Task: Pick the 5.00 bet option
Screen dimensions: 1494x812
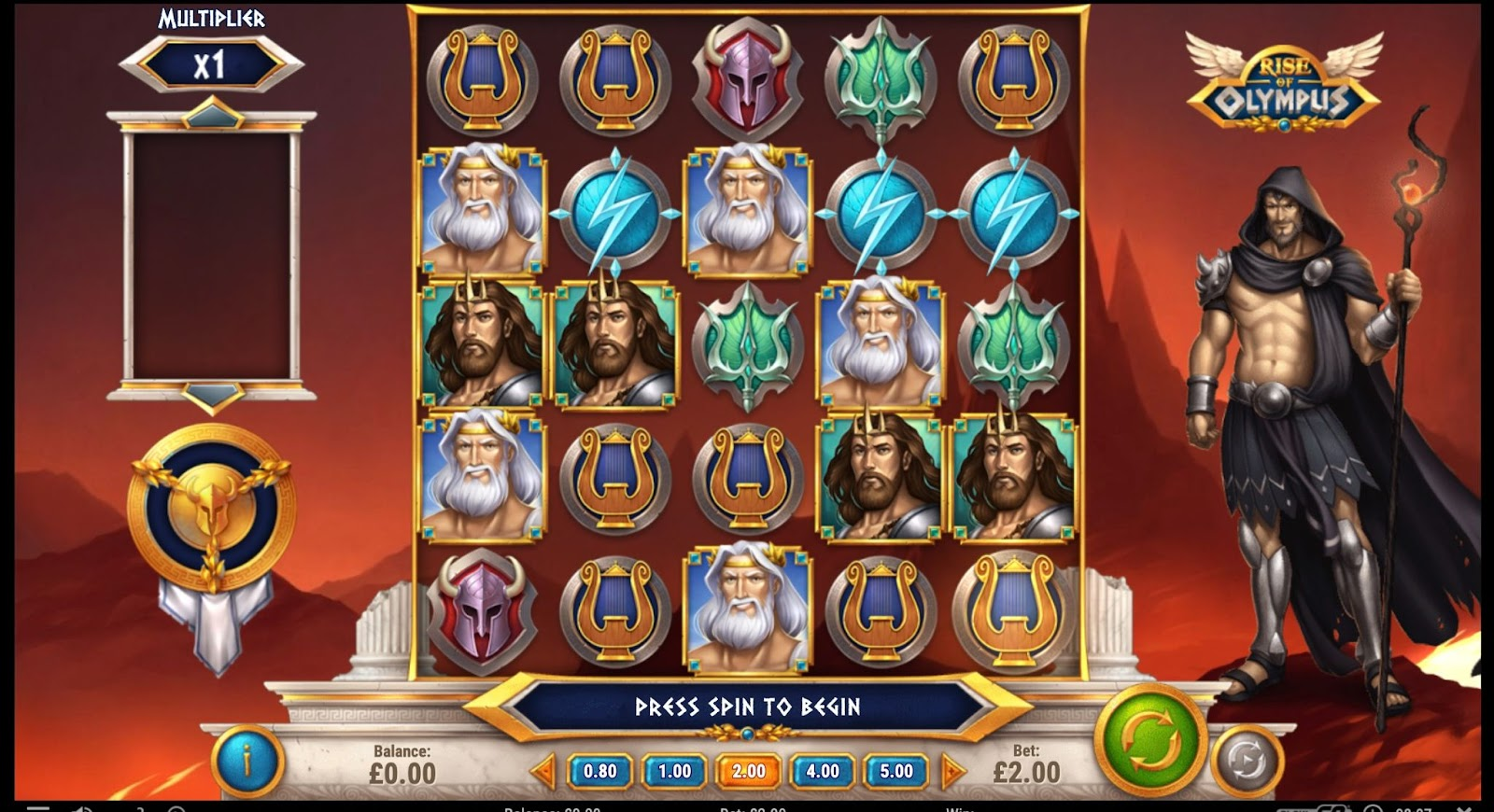Action: pos(896,772)
